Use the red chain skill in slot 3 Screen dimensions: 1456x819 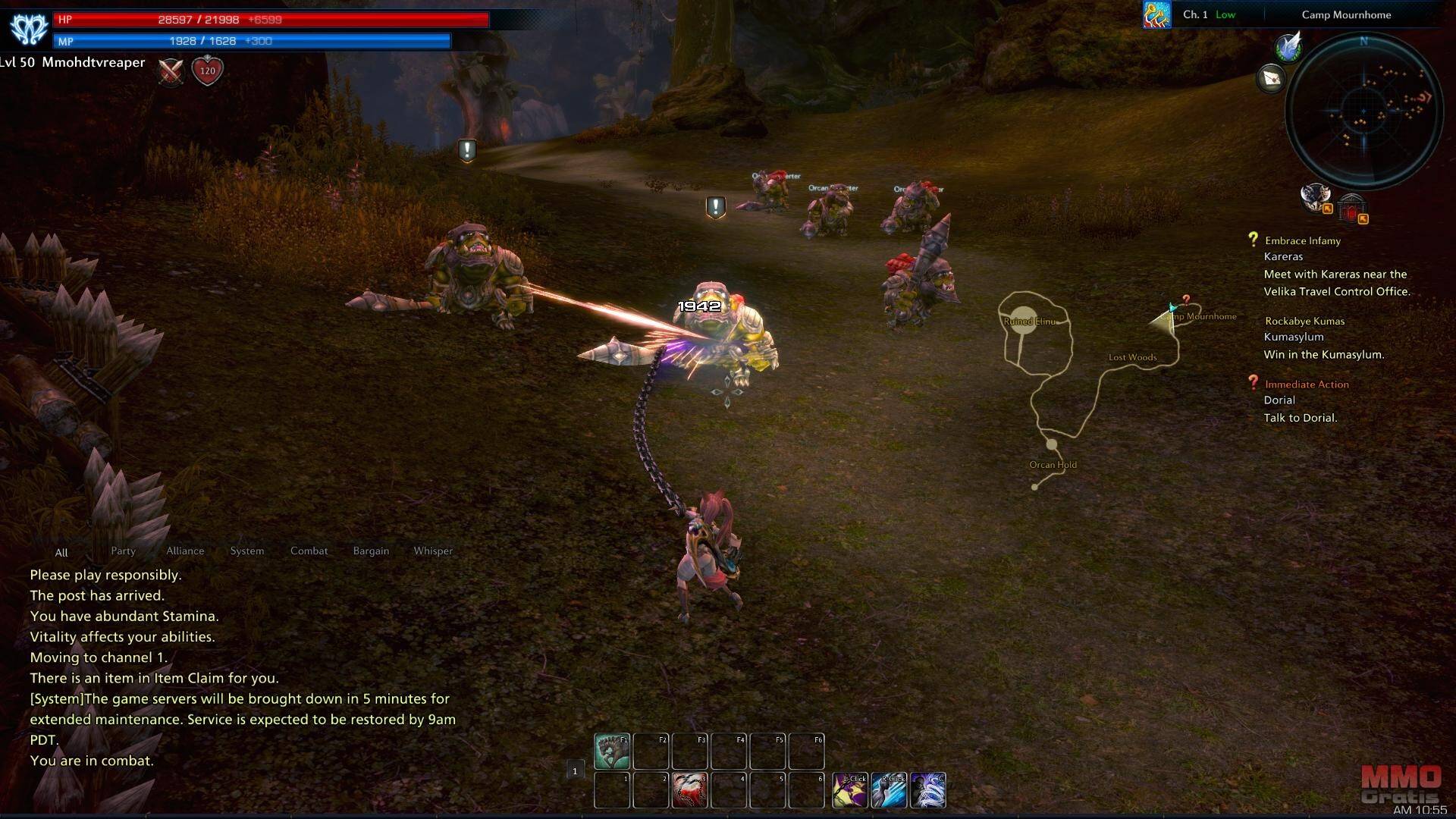coord(689,790)
